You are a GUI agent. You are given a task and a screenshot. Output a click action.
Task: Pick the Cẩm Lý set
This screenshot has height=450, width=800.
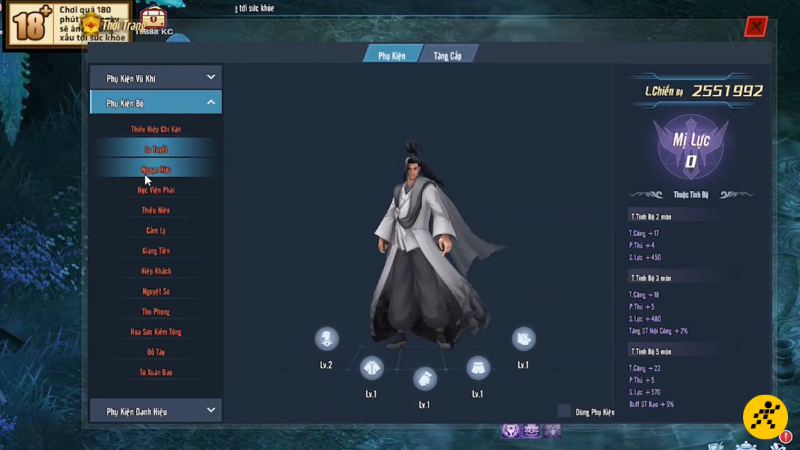(x=155, y=230)
